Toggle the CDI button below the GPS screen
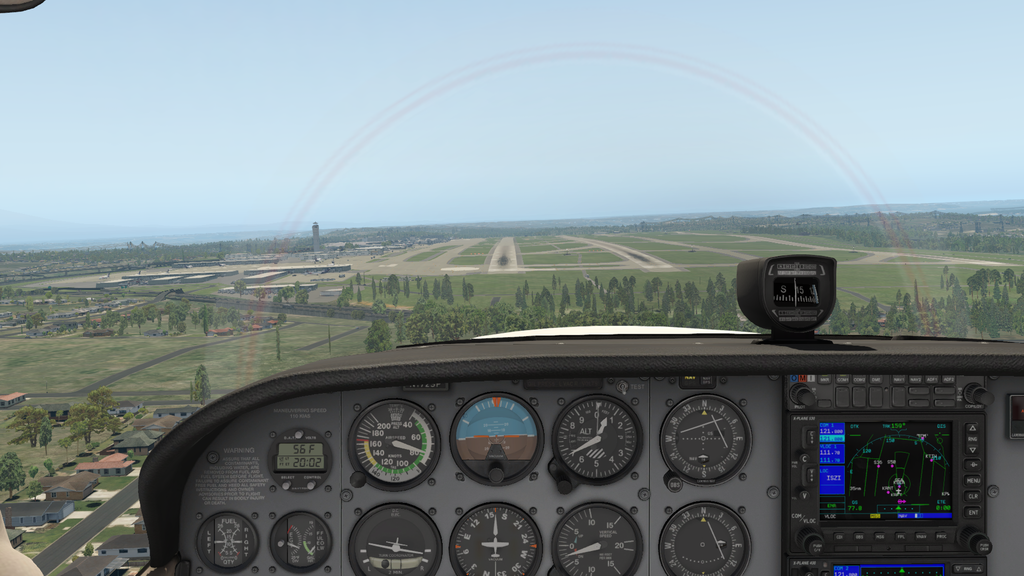This screenshot has height=576, width=1024. pyautogui.click(x=838, y=536)
